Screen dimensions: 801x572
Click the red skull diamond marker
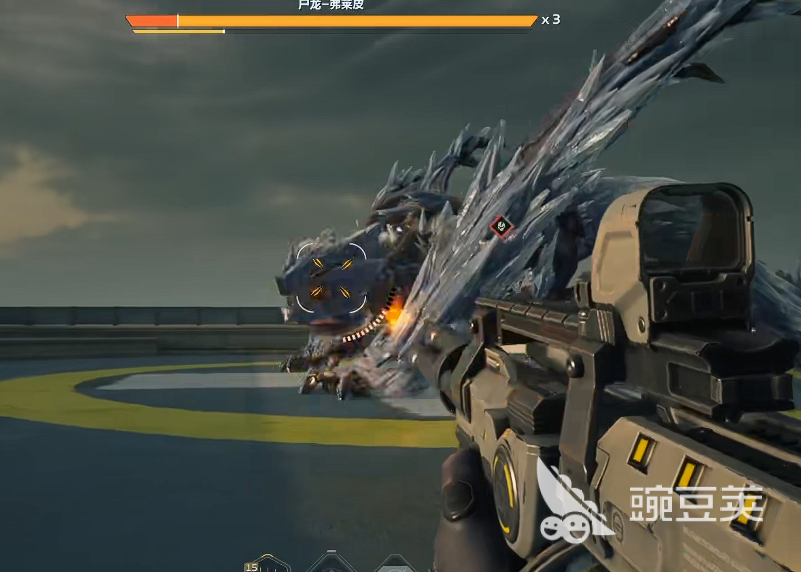(501, 228)
